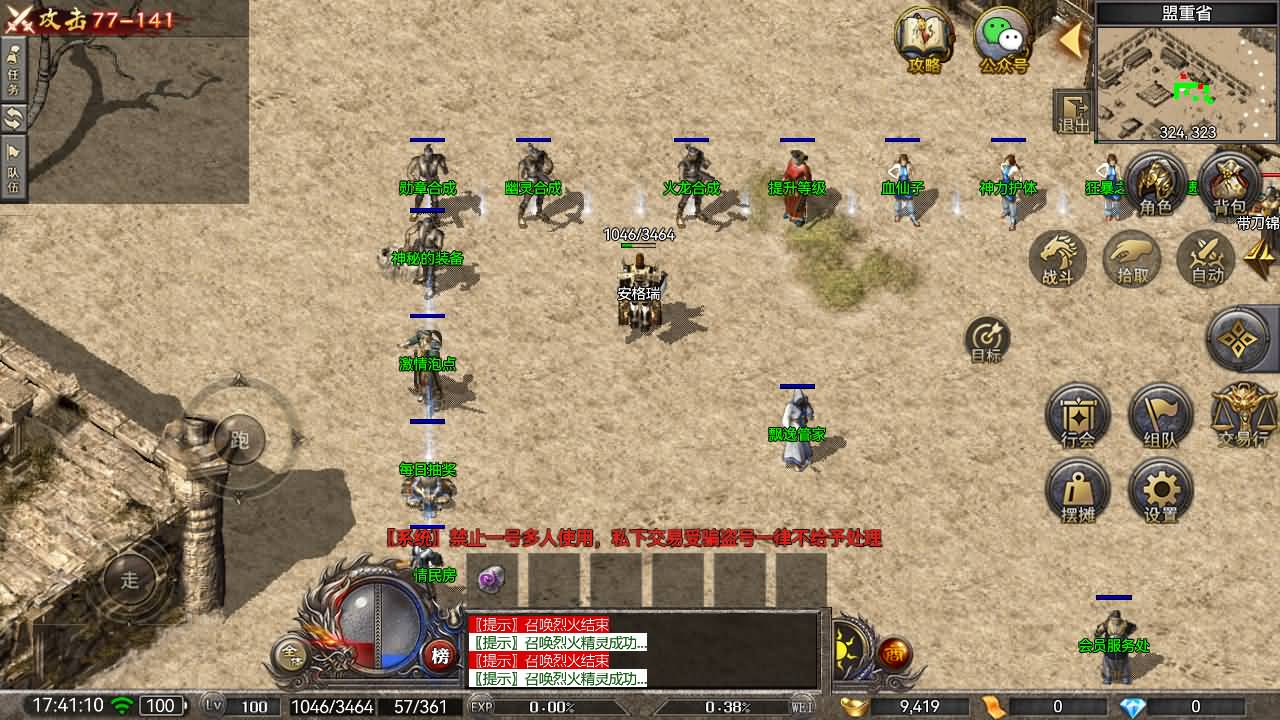Open the 设置 settings gear
Screen dimensions: 1280x720
coord(1160,491)
